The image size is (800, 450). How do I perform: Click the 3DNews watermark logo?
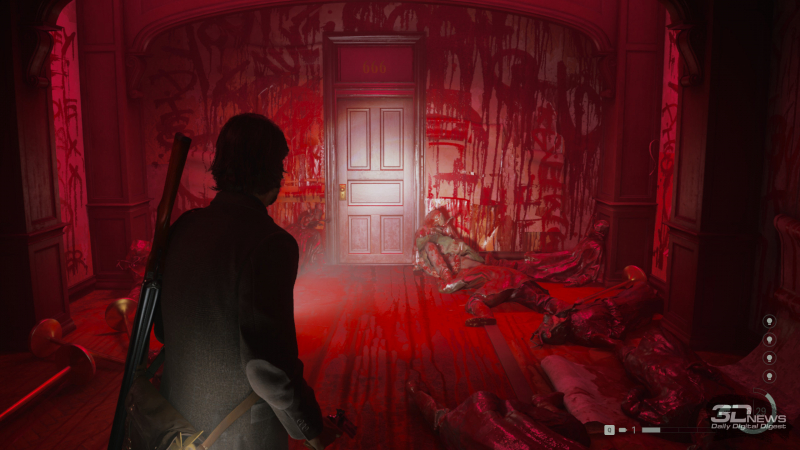pos(747,412)
